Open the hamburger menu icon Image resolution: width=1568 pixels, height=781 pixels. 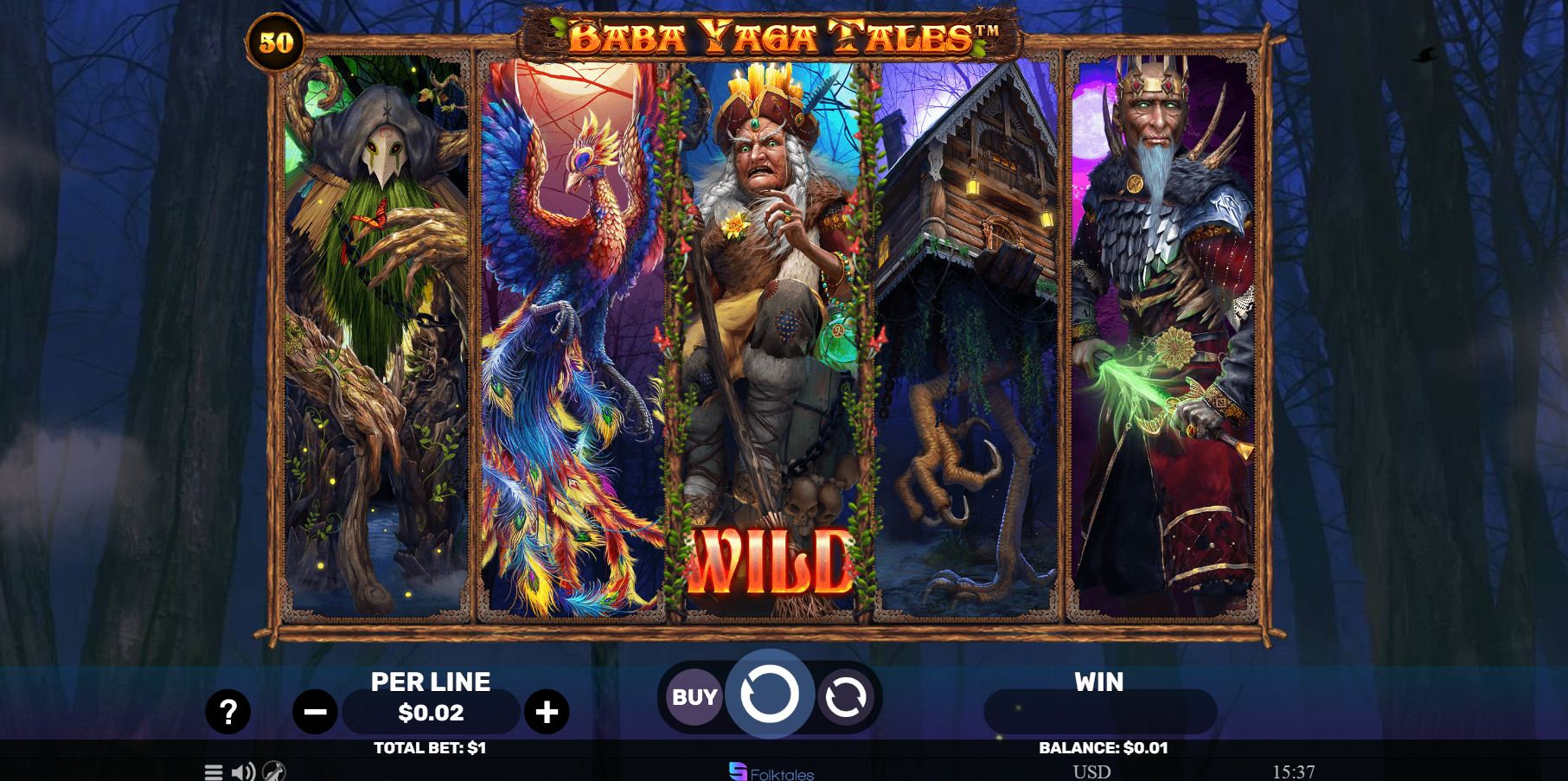[x=214, y=771]
